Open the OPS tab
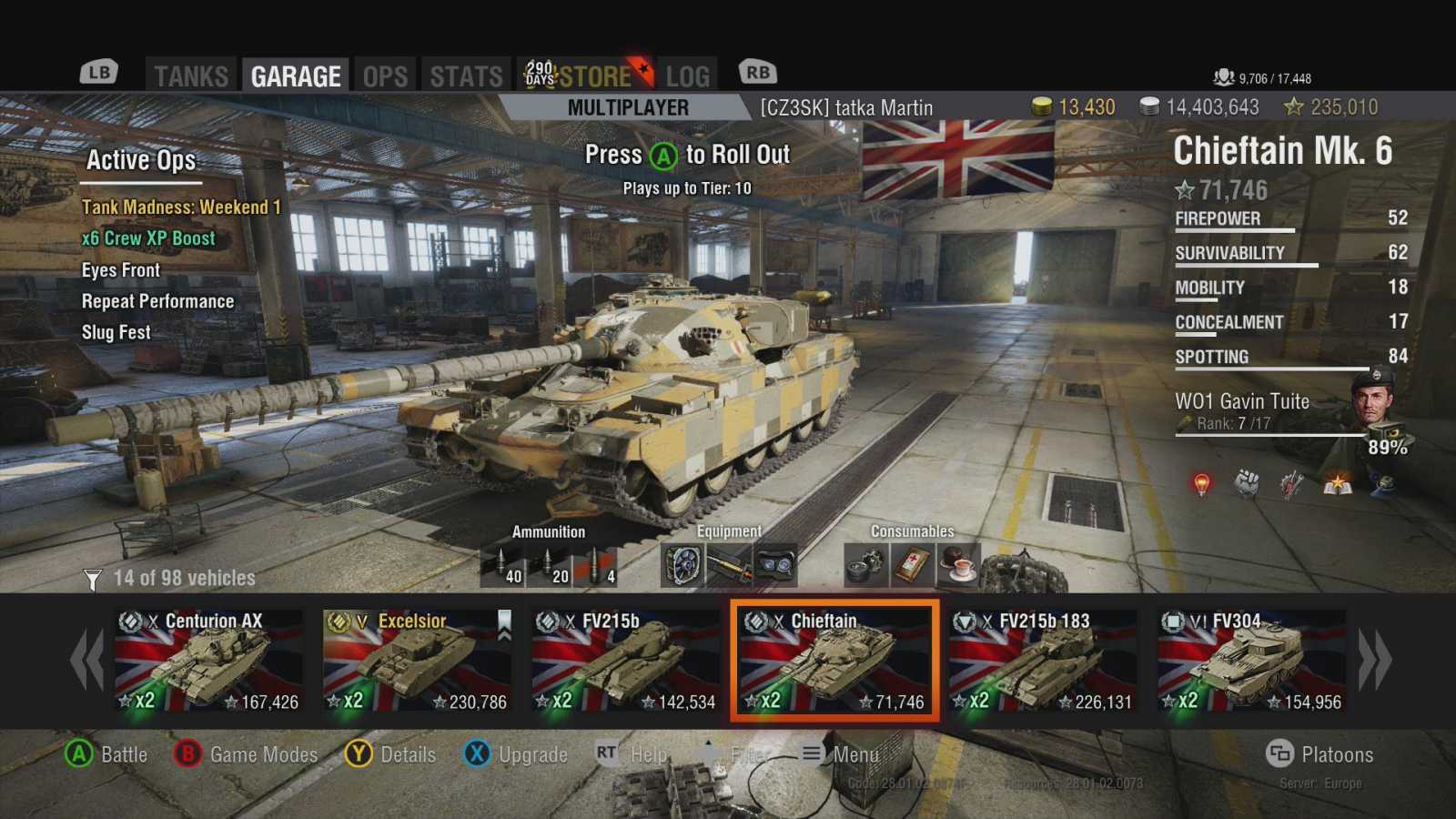This screenshot has width=1456, height=819. (x=385, y=76)
